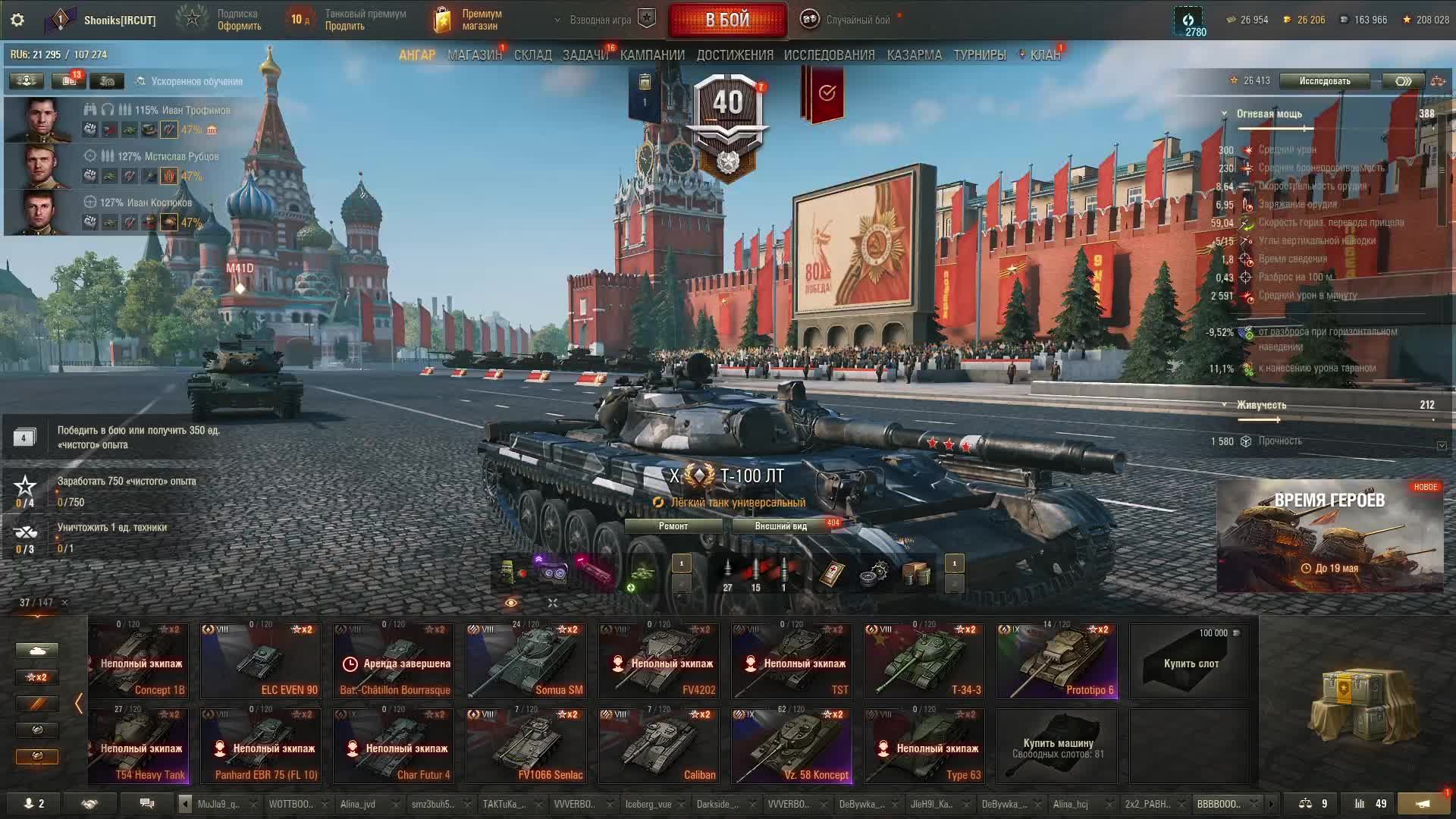The width and height of the screenshot is (1456, 819).
Task: Select the Somua SM tank in carousel
Action: (526, 661)
